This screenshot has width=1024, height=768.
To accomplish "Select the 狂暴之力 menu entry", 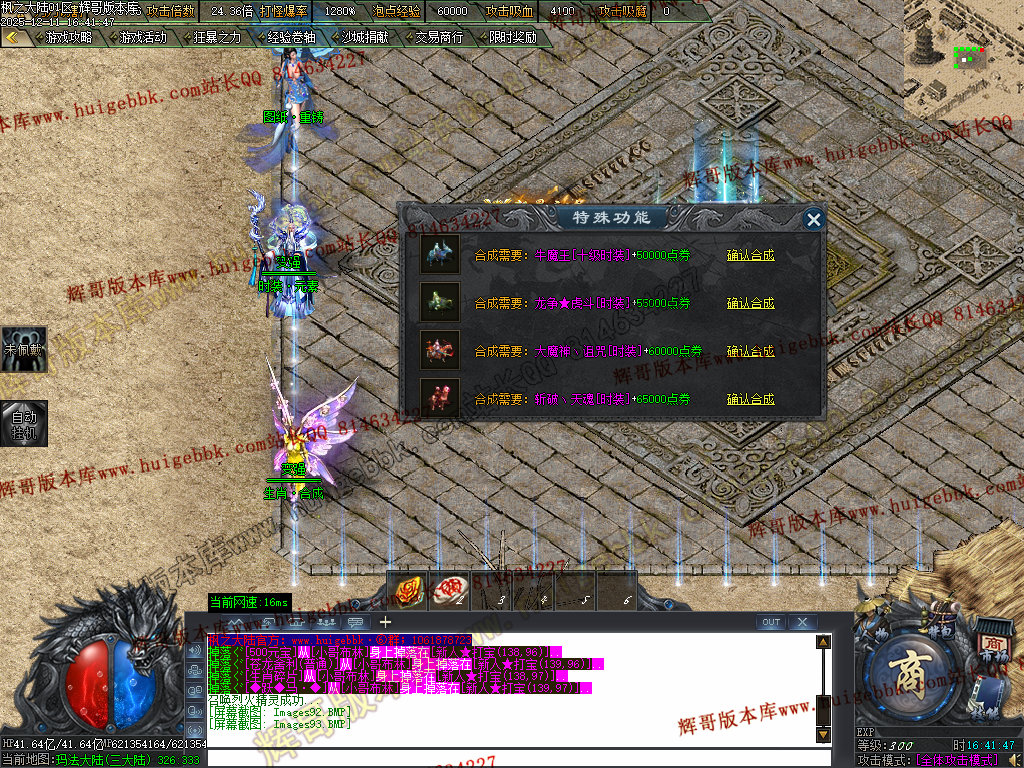I will click(x=214, y=38).
